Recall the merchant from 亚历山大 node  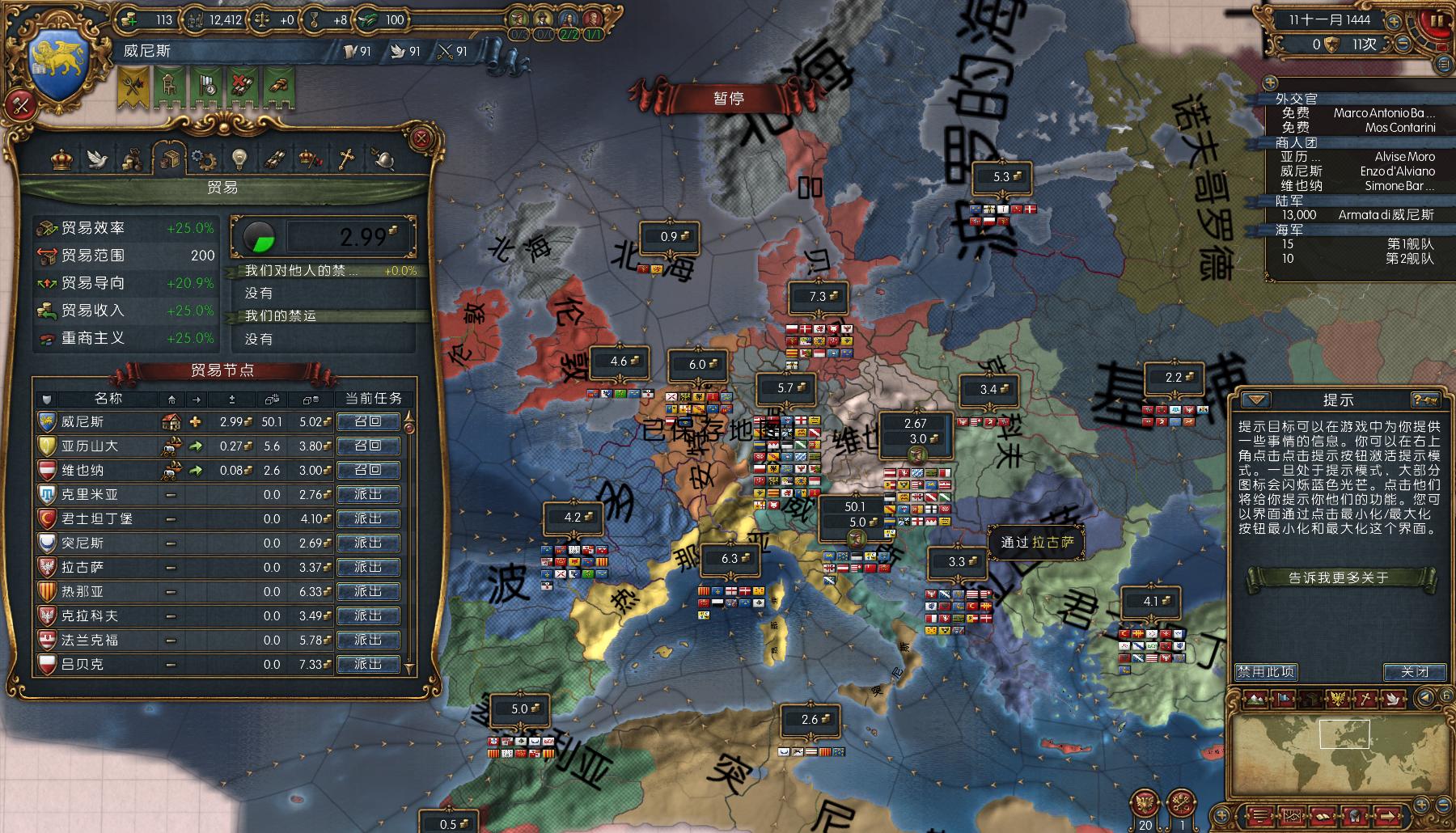tap(368, 446)
